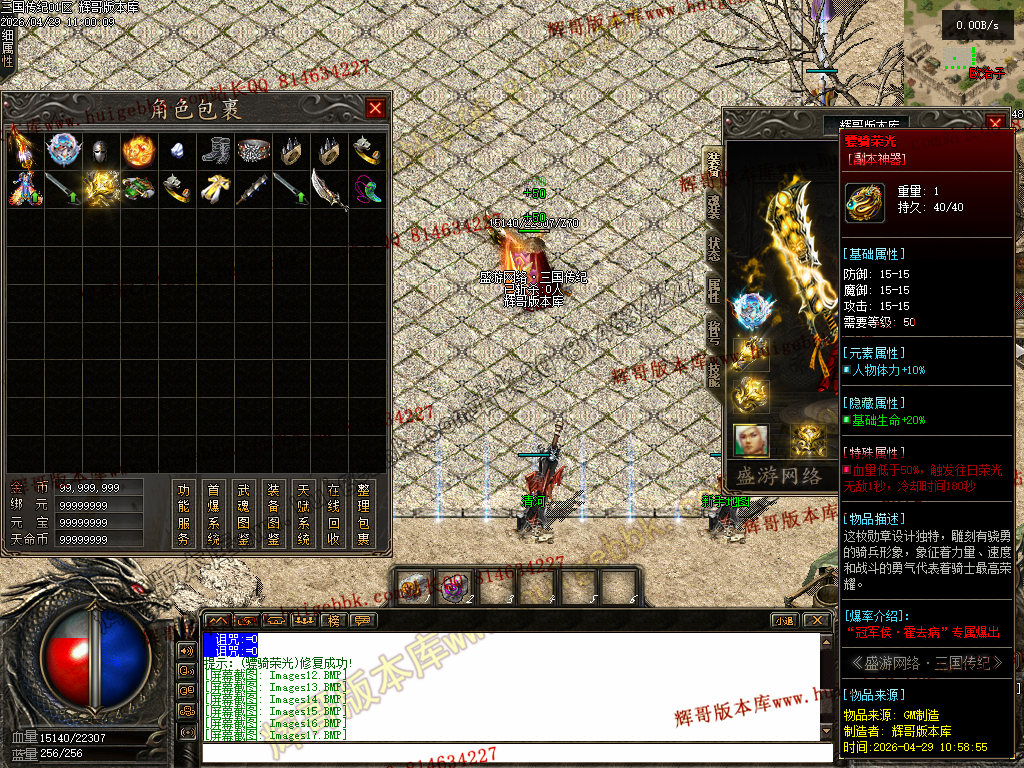
Task: Select the fire orb item slot
Action: point(138,152)
